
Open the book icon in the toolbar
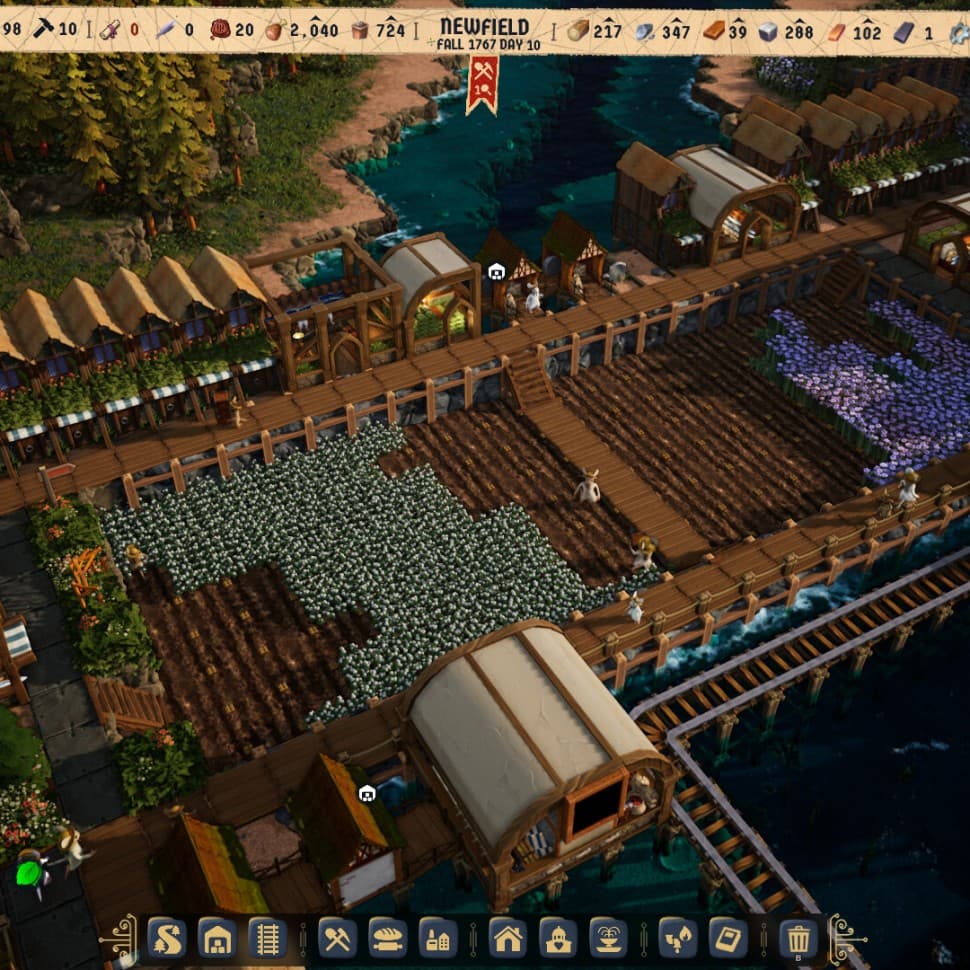click(x=728, y=939)
